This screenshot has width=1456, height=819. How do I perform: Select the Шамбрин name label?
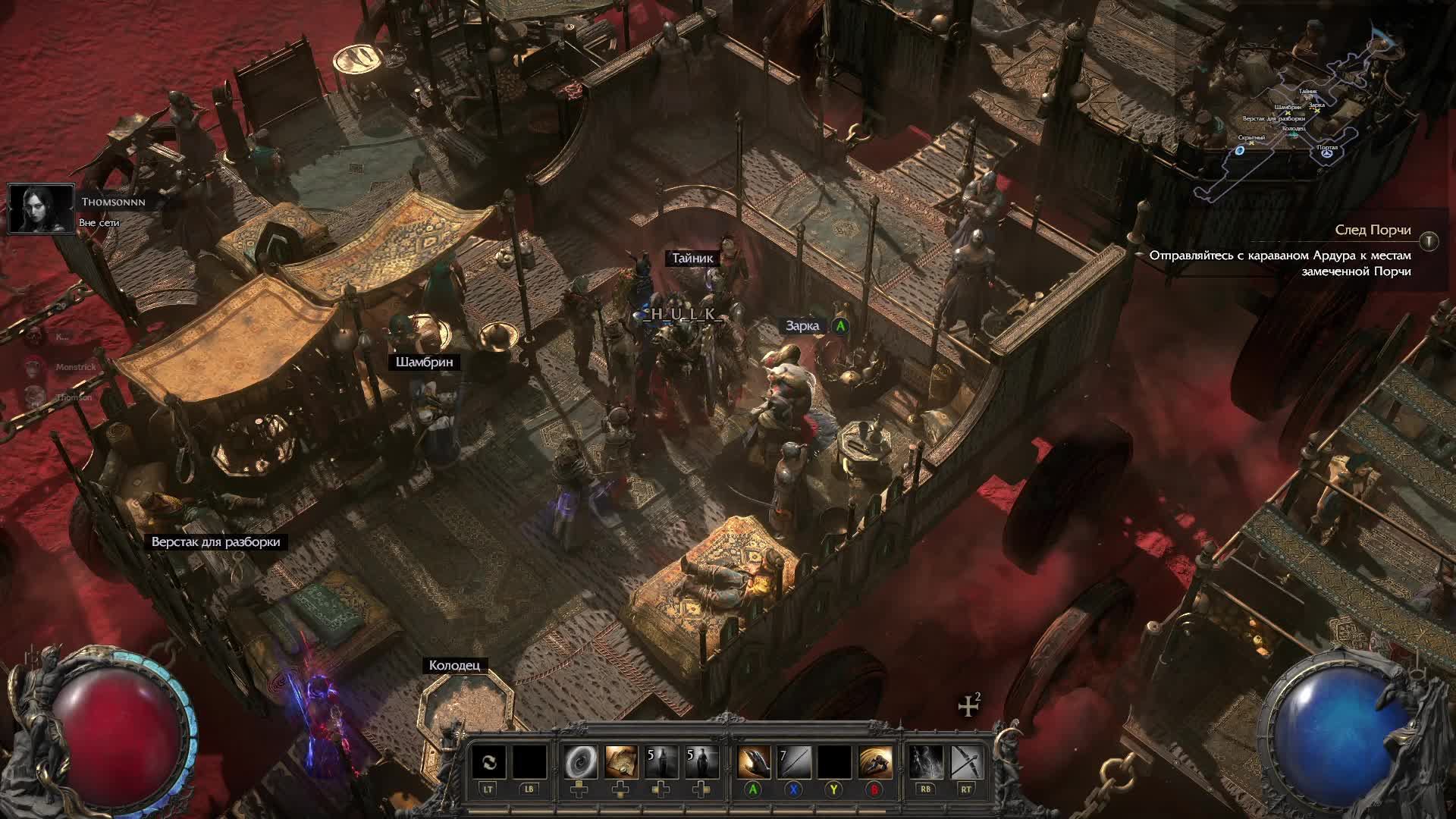click(x=424, y=362)
